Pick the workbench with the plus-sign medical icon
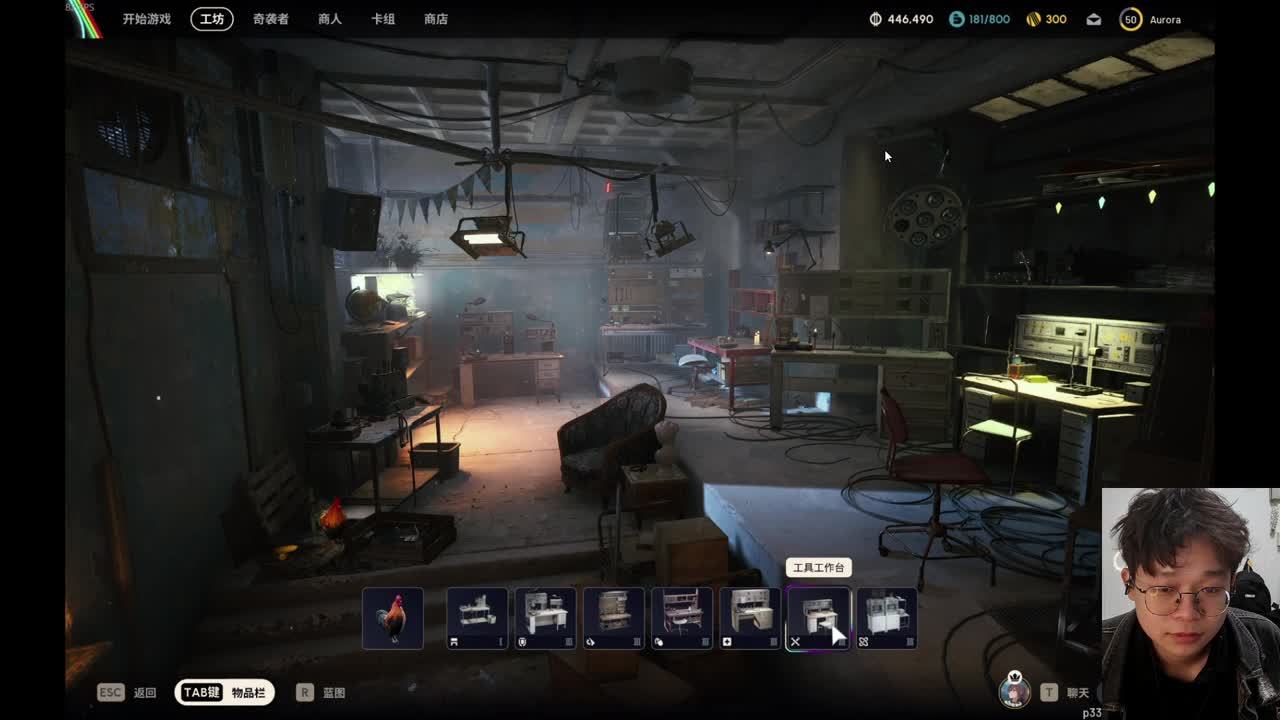This screenshot has width=1280, height=720. [750, 618]
